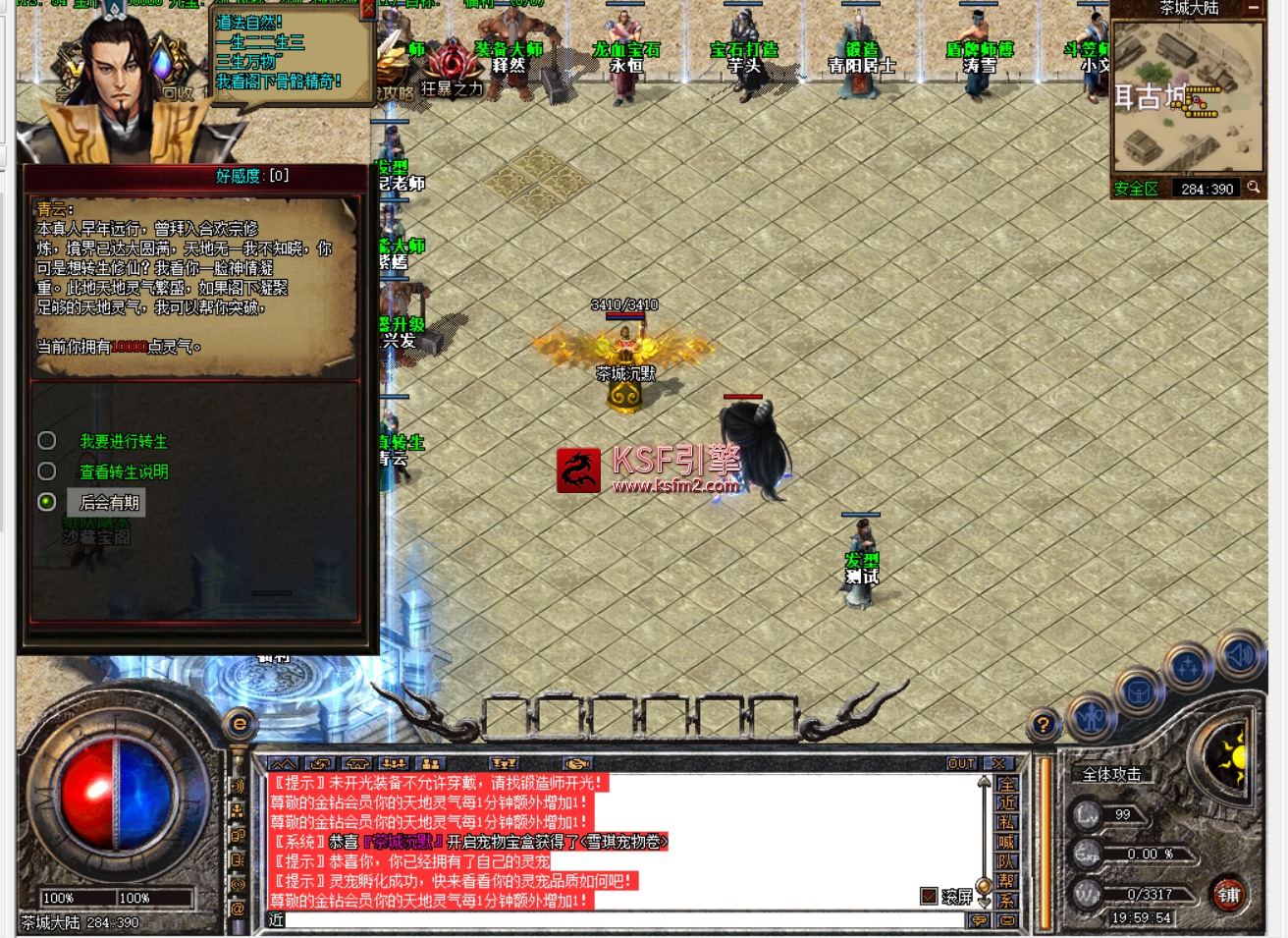Close the NPC dialogue with the red X
This screenshot has height=938, width=1288.
pyautogui.click(x=368, y=9)
